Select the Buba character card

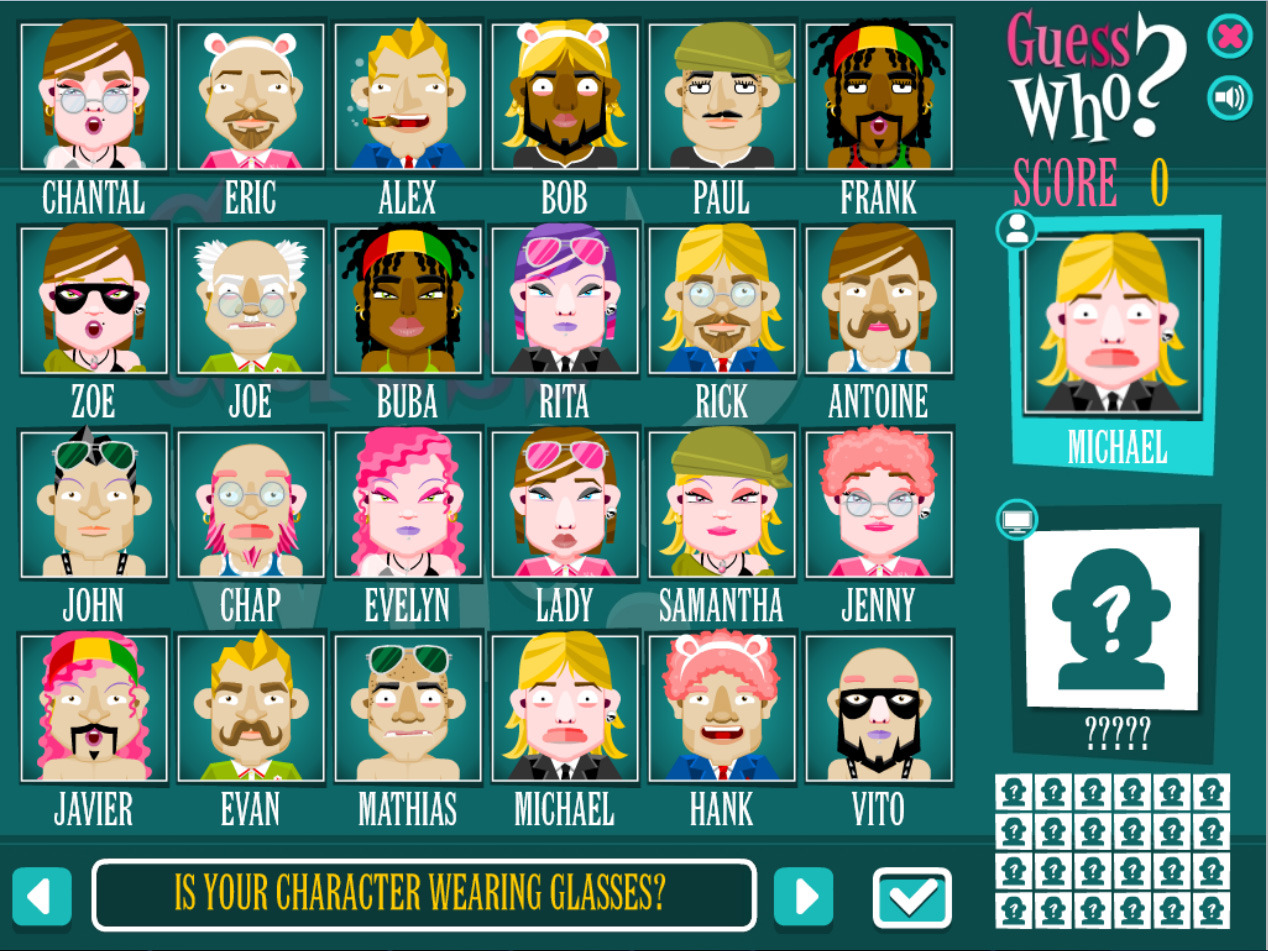[408, 302]
